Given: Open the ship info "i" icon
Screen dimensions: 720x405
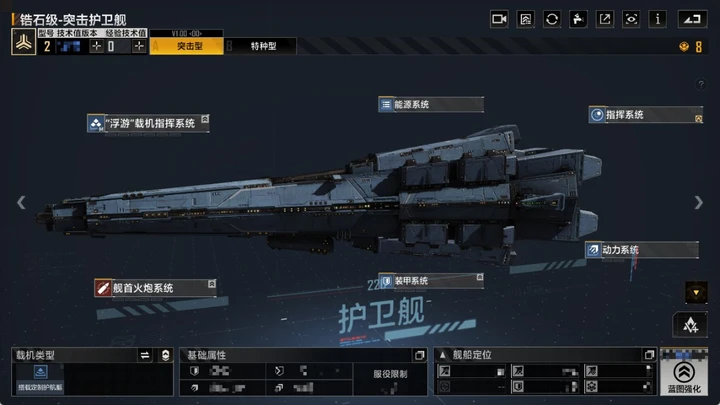Looking at the screenshot, I should coord(658,19).
